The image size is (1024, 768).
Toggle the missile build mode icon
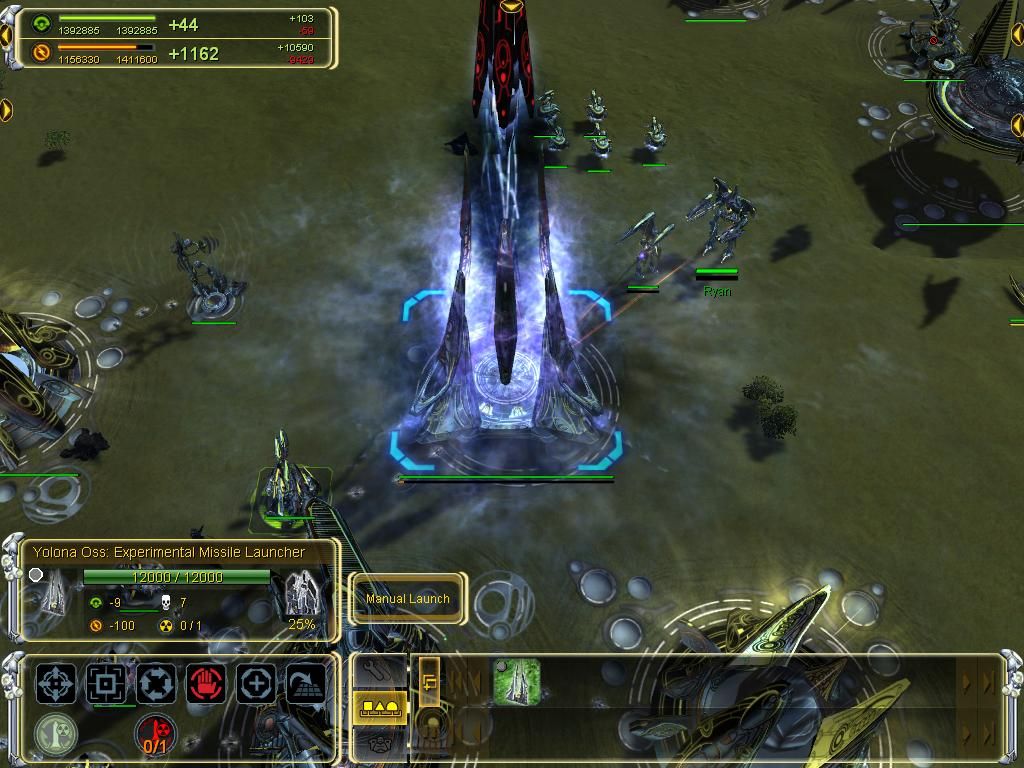click(x=55, y=733)
